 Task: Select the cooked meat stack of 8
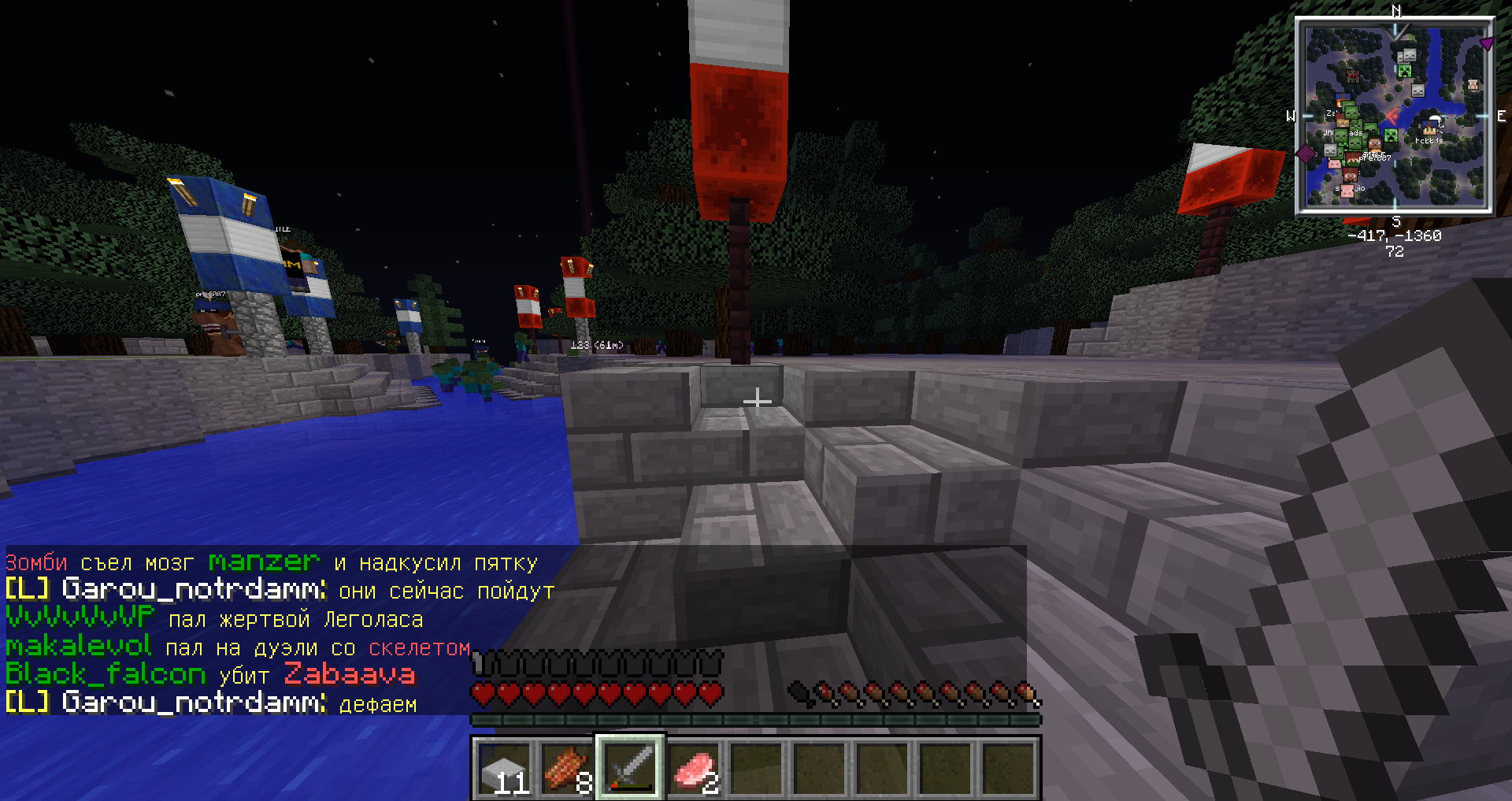click(568, 768)
